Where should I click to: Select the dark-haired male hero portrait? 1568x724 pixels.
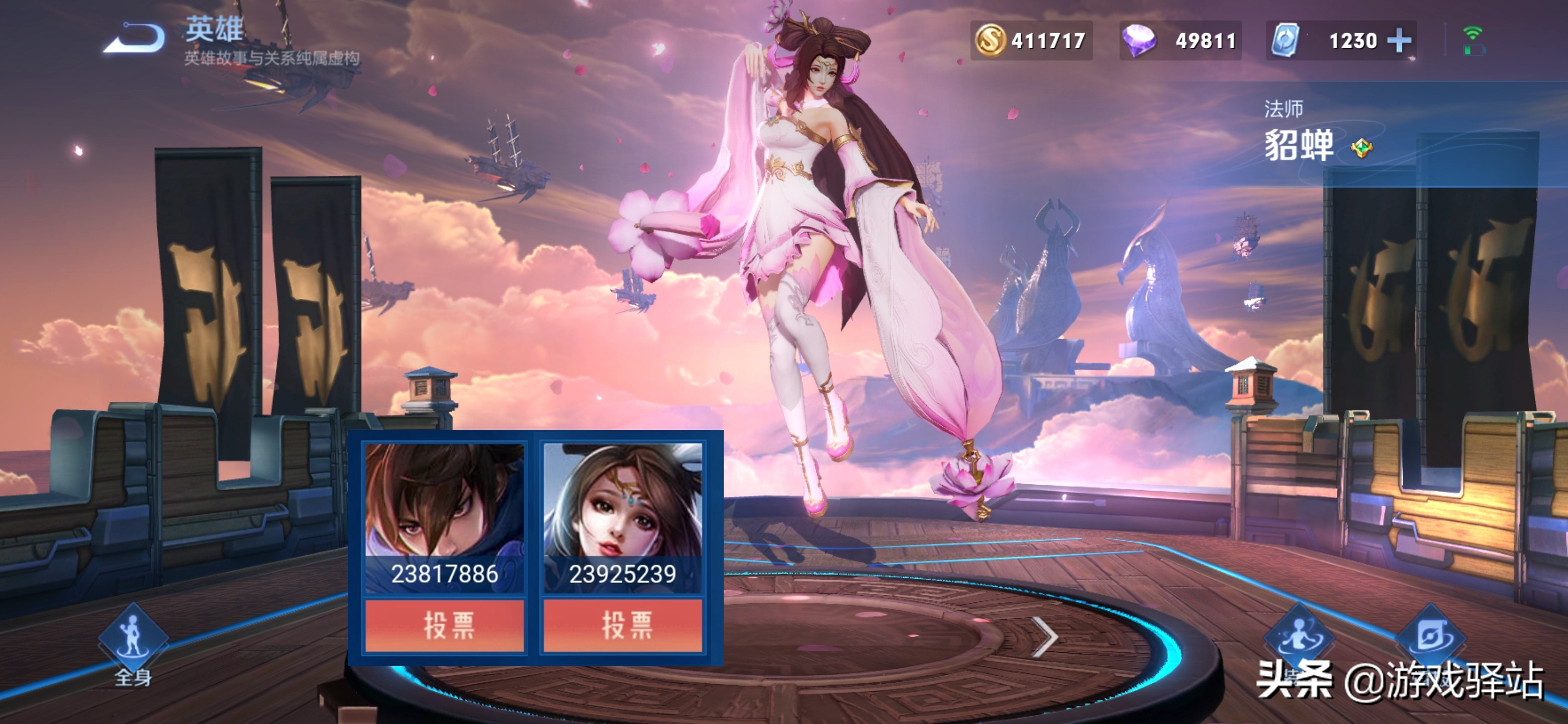pos(444,499)
